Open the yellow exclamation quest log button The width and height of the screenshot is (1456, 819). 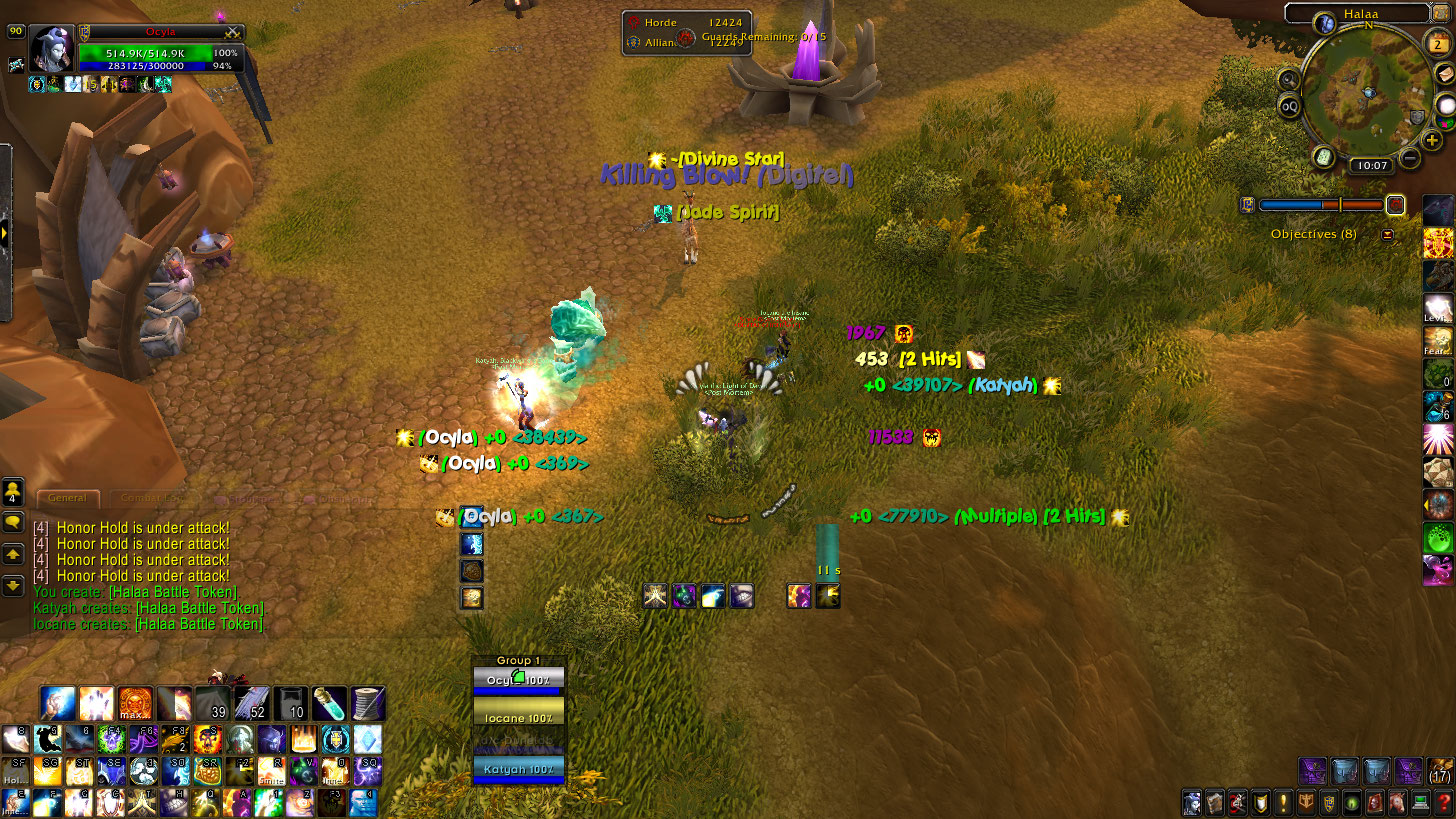1283,803
